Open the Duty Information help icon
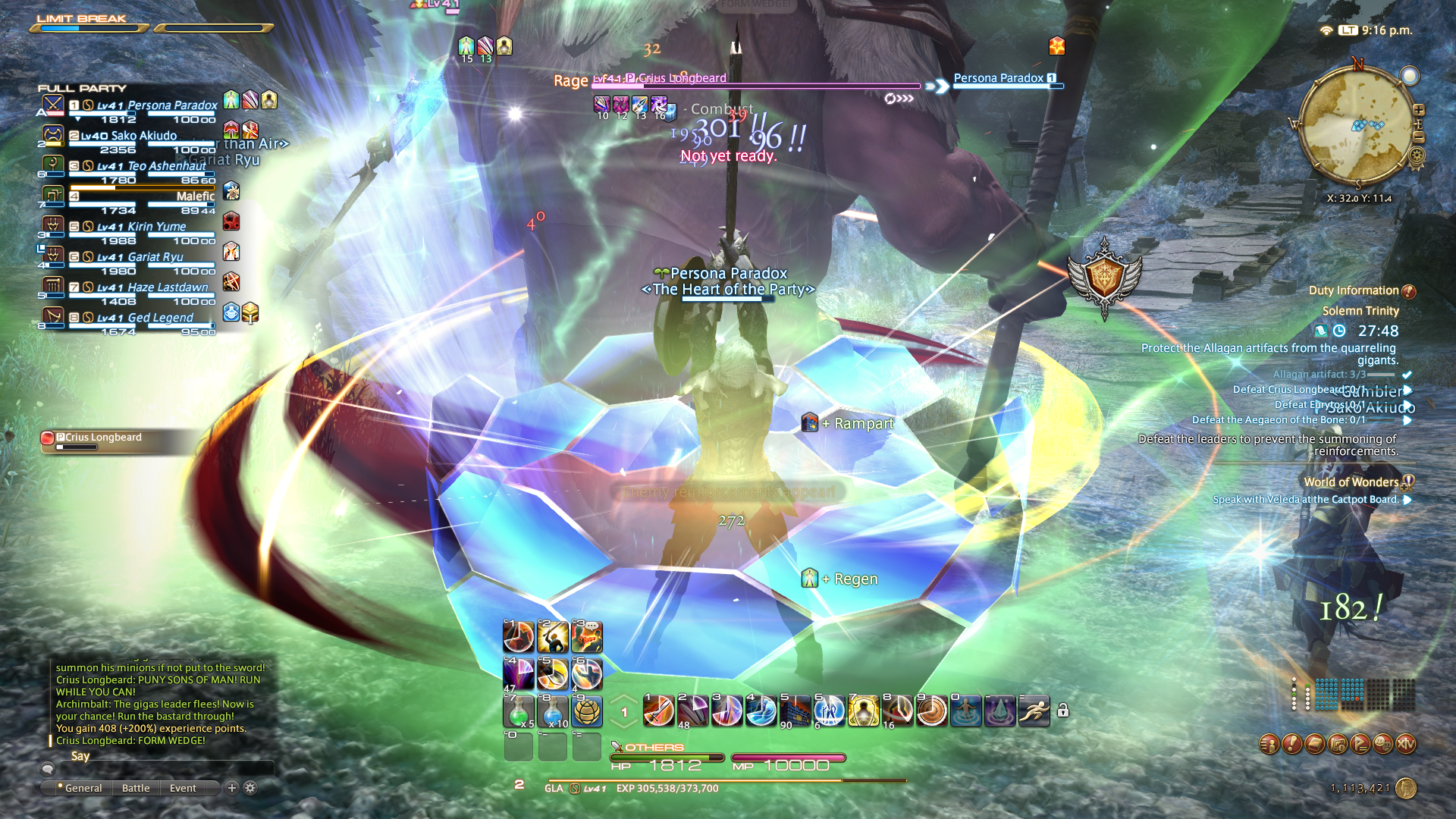 point(1409,291)
